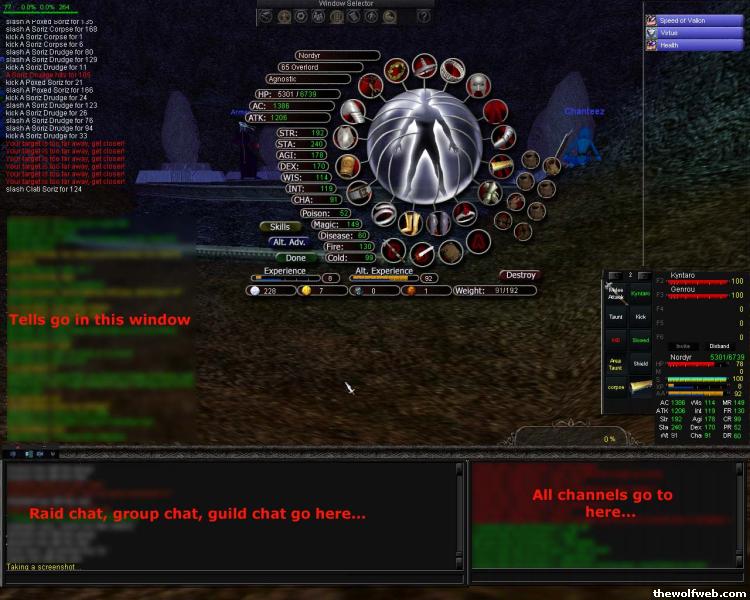Activate the Taunt hotbutton
Viewport: 750px width, 600px height.
[x=614, y=316]
